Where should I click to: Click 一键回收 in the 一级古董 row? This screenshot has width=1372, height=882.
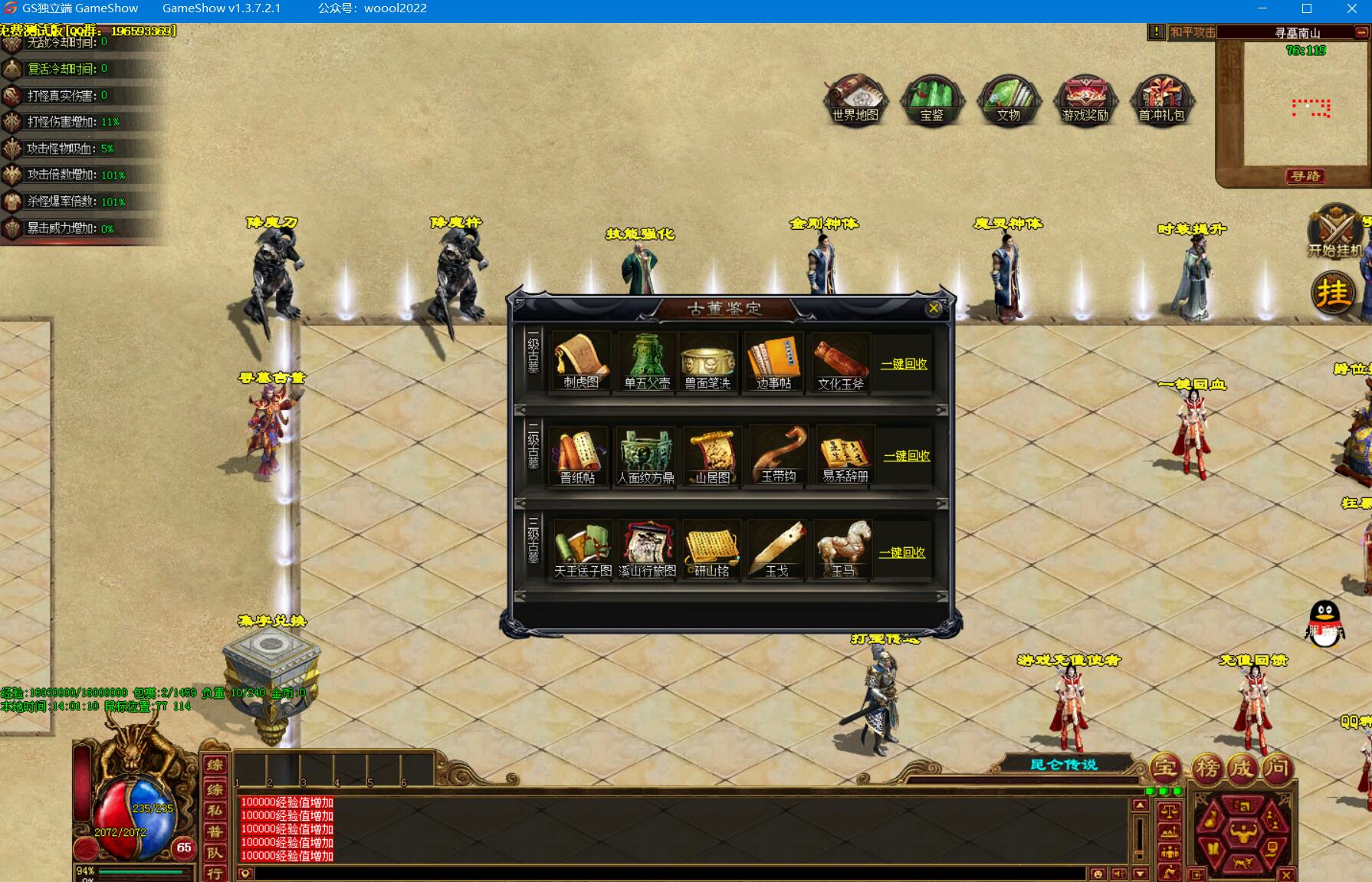[904, 364]
